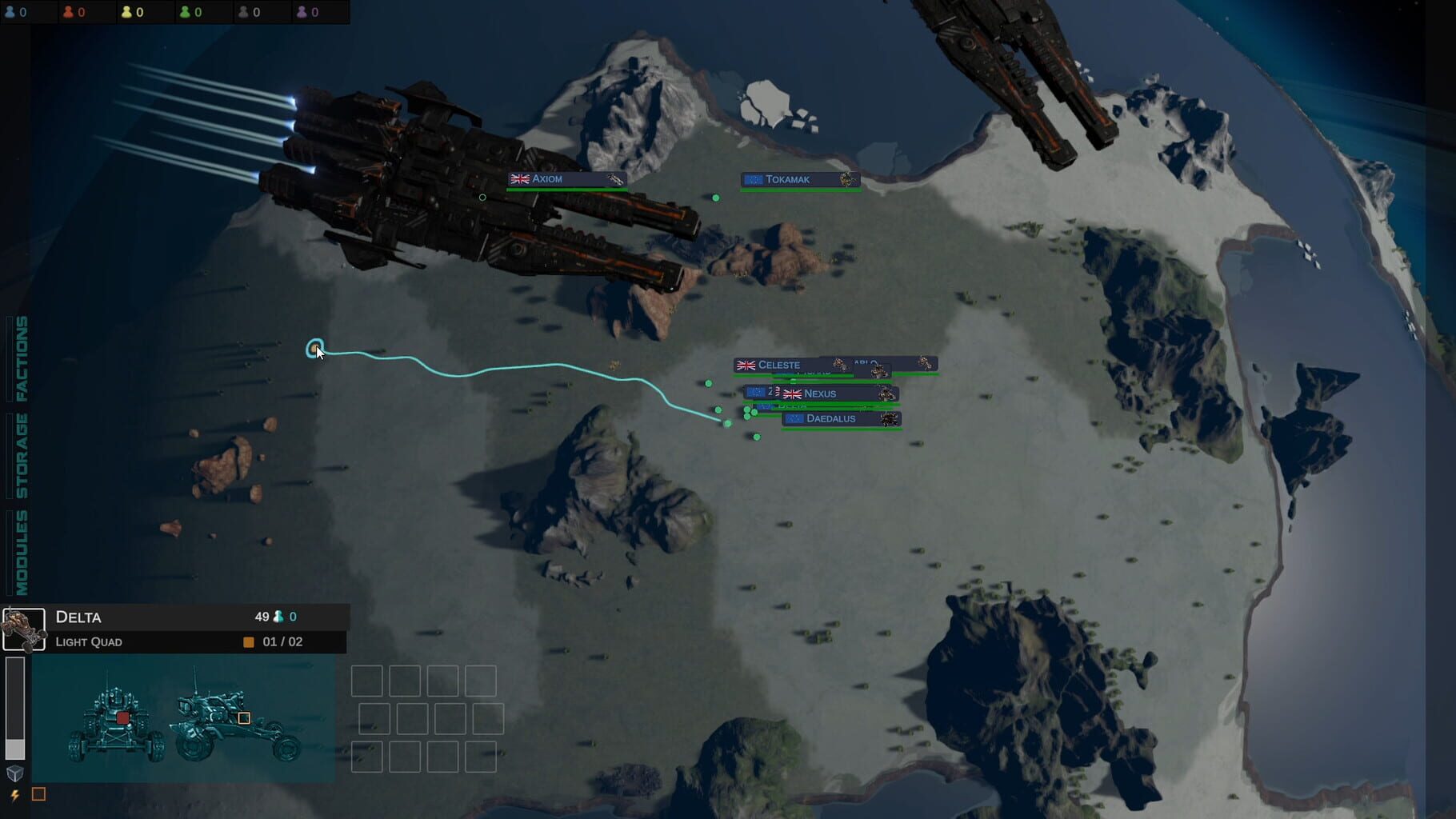
Task: Click the lightning bolt energy icon
Action: click(x=14, y=794)
